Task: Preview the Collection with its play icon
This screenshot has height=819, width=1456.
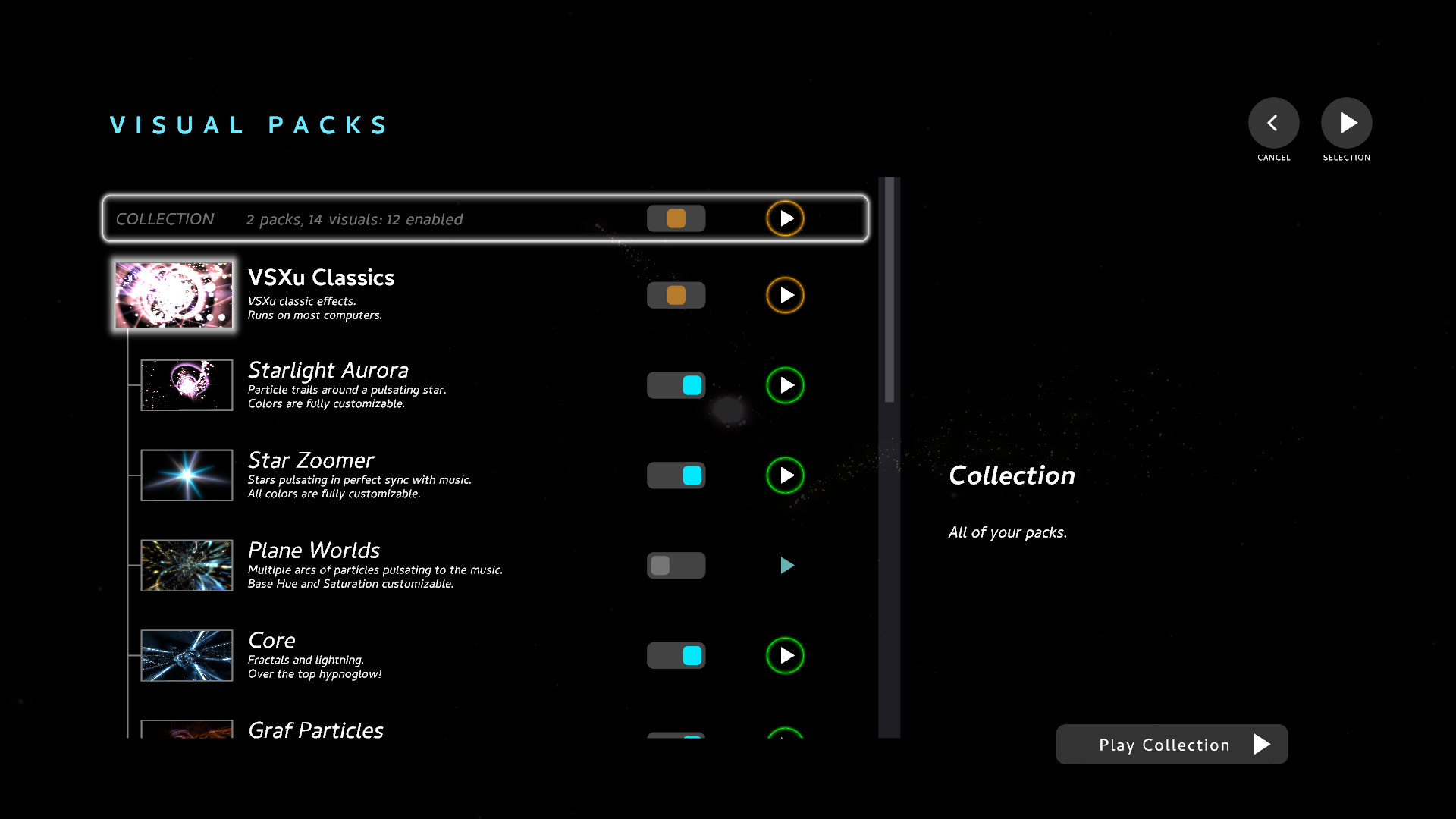Action: pos(786,218)
